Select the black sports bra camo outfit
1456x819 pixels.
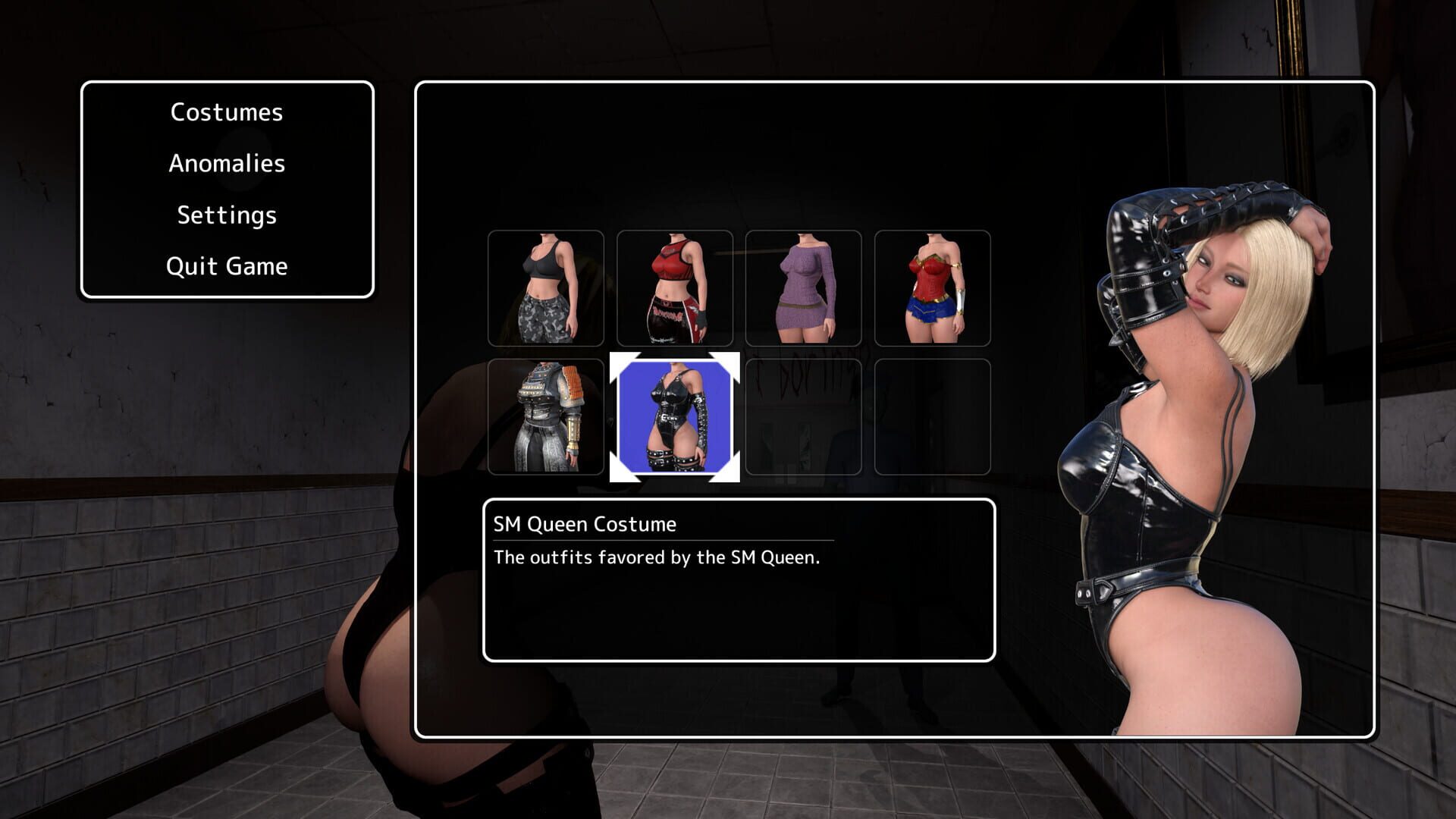(547, 288)
